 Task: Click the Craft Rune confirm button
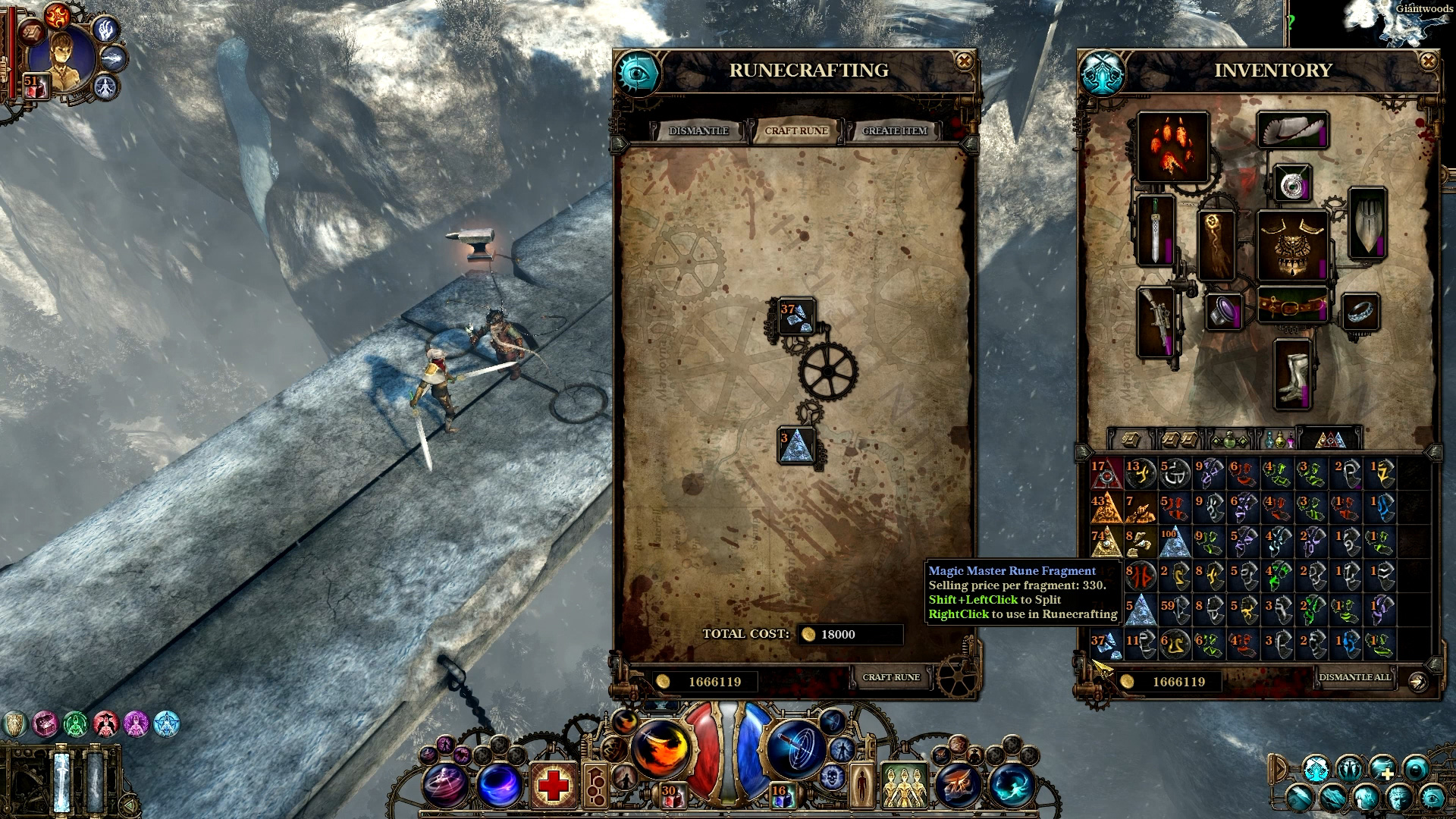[891, 677]
